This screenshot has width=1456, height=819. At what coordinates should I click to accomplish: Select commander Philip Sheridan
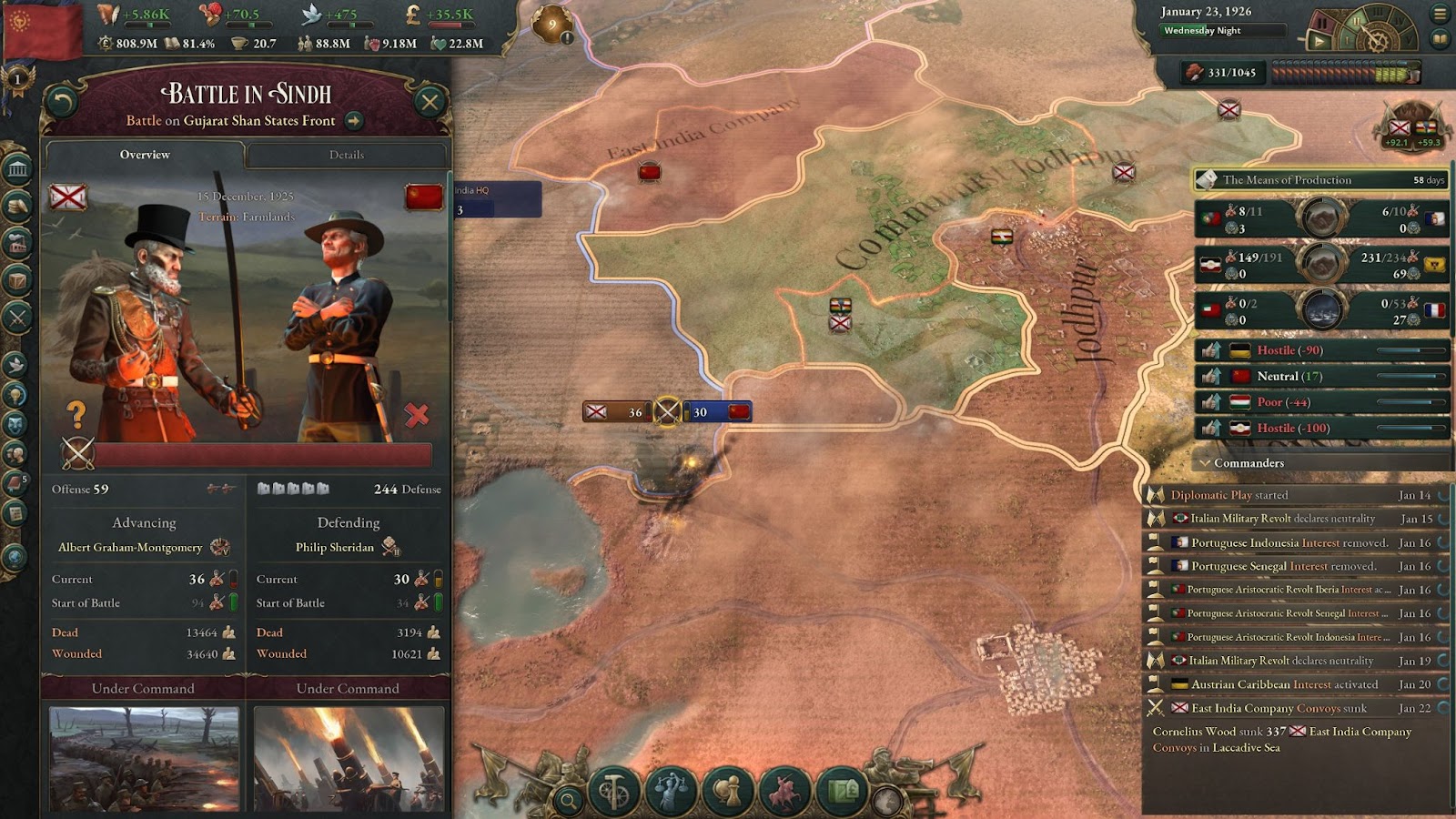(335, 547)
